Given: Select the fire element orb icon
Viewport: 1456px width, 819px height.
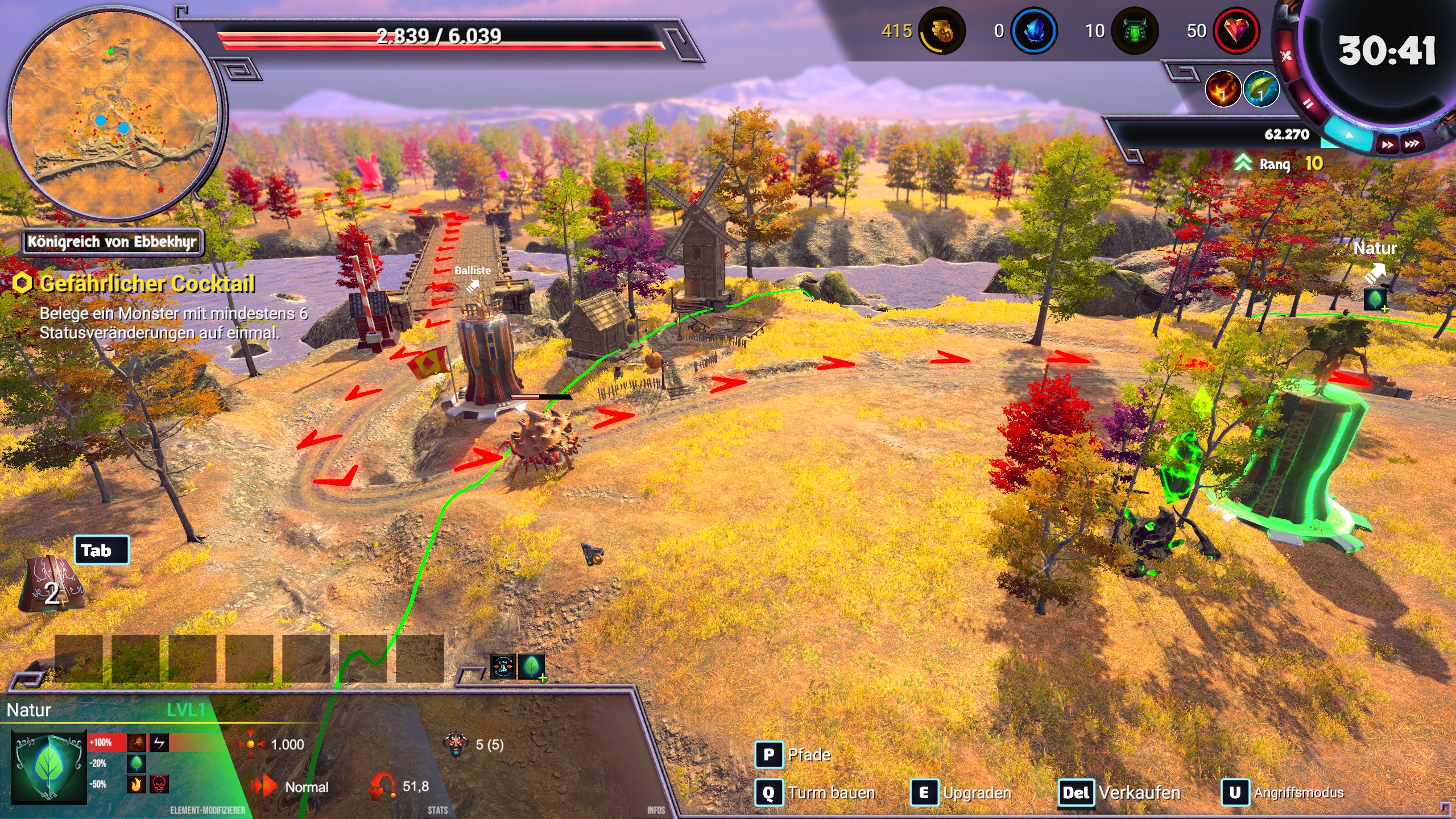Looking at the screenshot, I should pos(1222,89).
